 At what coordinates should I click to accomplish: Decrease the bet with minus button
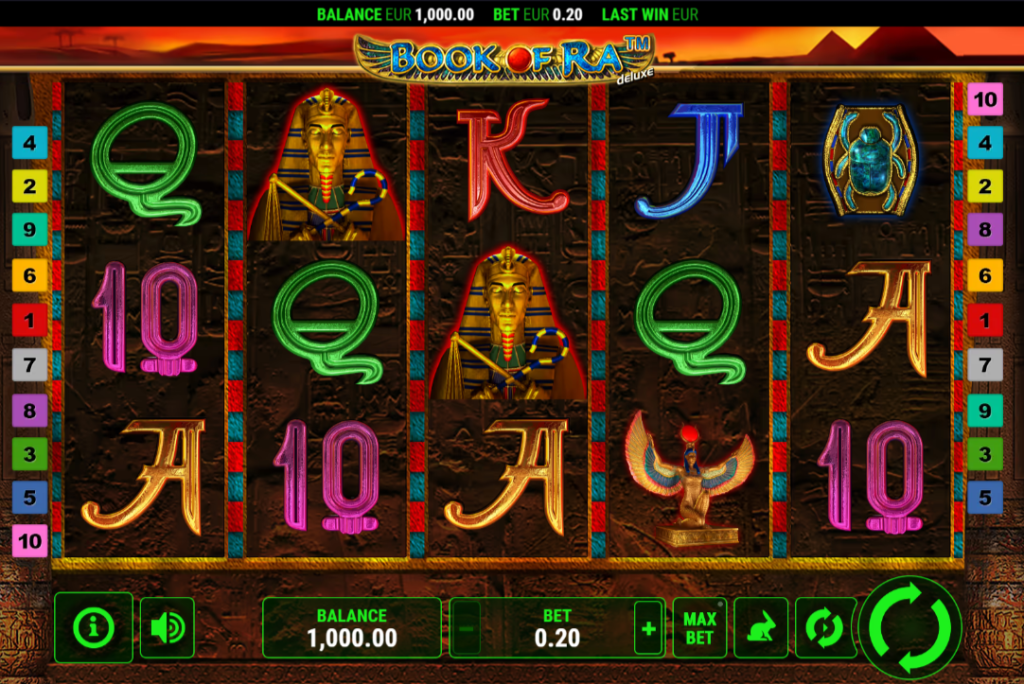pos(467,628)
